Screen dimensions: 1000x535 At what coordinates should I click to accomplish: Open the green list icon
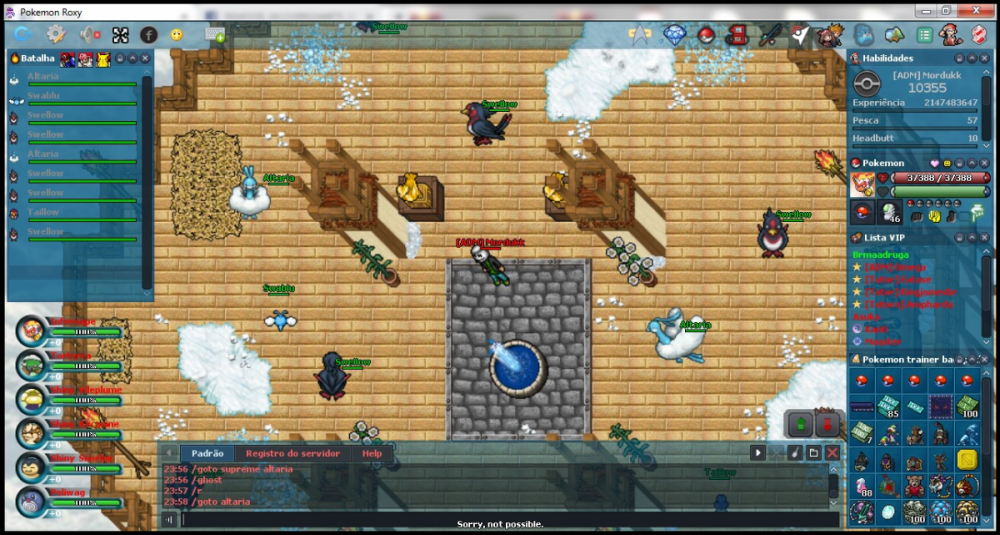pyautogui.click(x=925, y=35)
